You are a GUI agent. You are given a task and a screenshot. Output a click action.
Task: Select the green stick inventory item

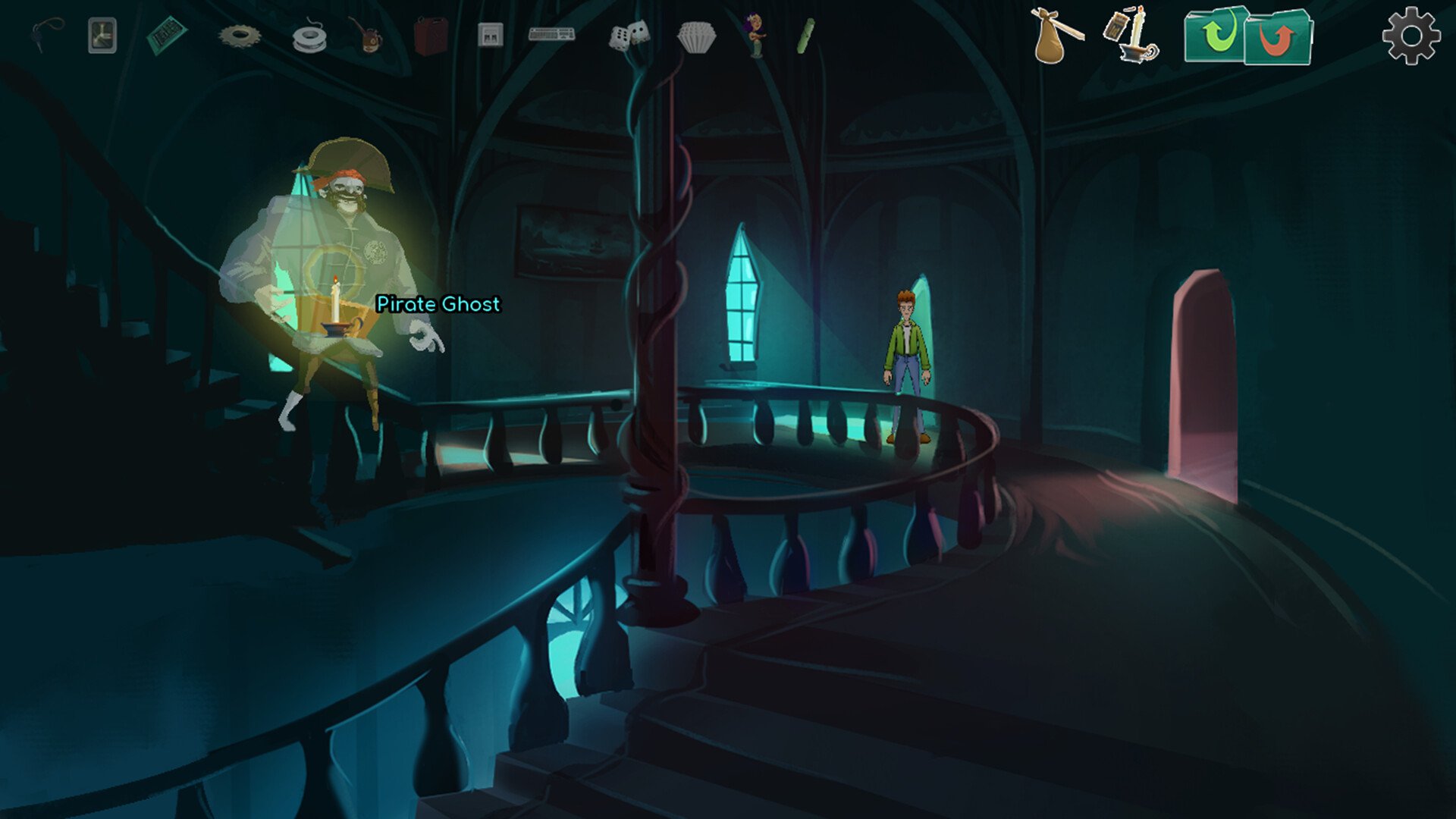click(805, 36)
